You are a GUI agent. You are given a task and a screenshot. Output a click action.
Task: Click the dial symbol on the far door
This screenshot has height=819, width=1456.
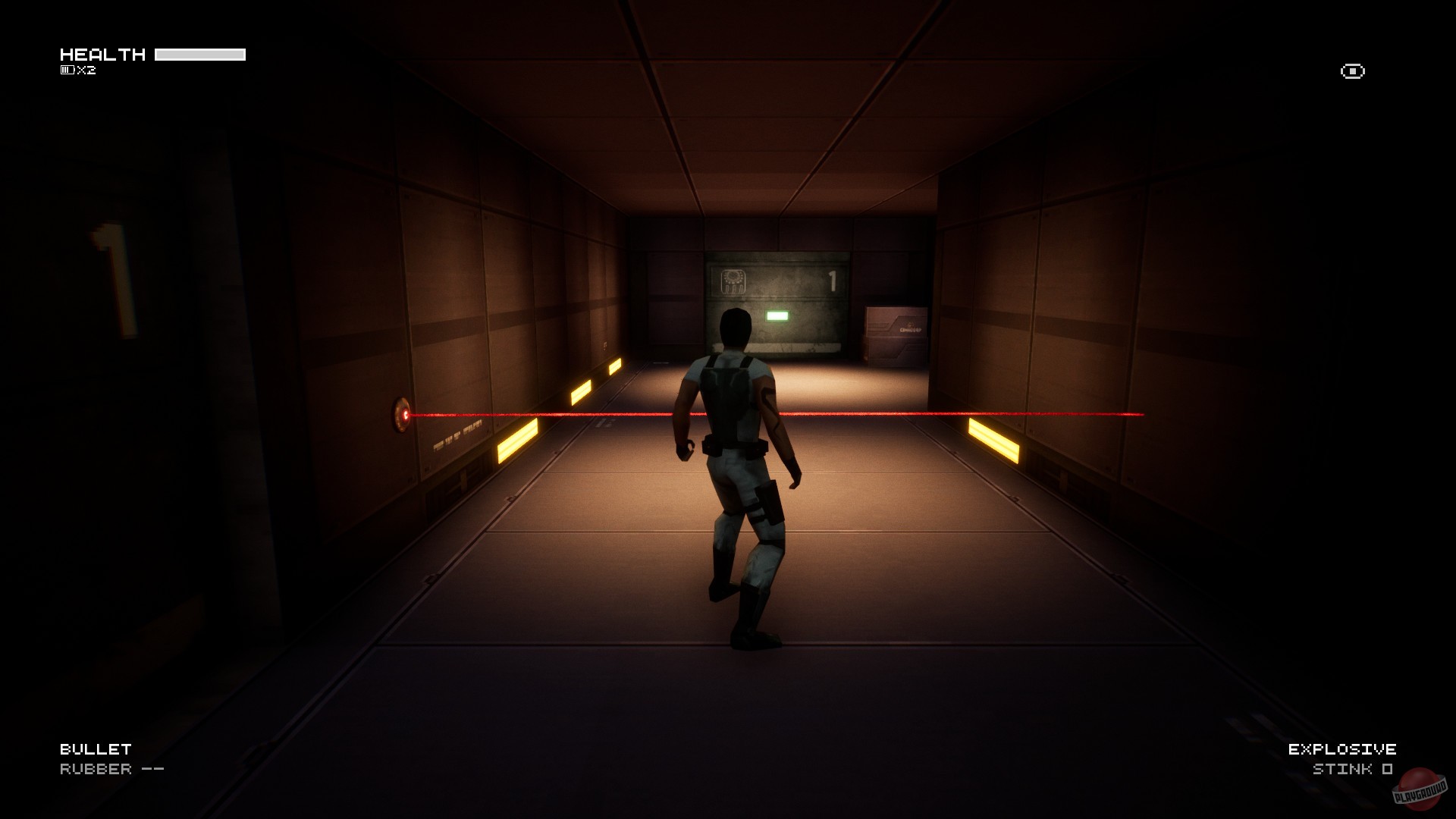pos(734,281)
